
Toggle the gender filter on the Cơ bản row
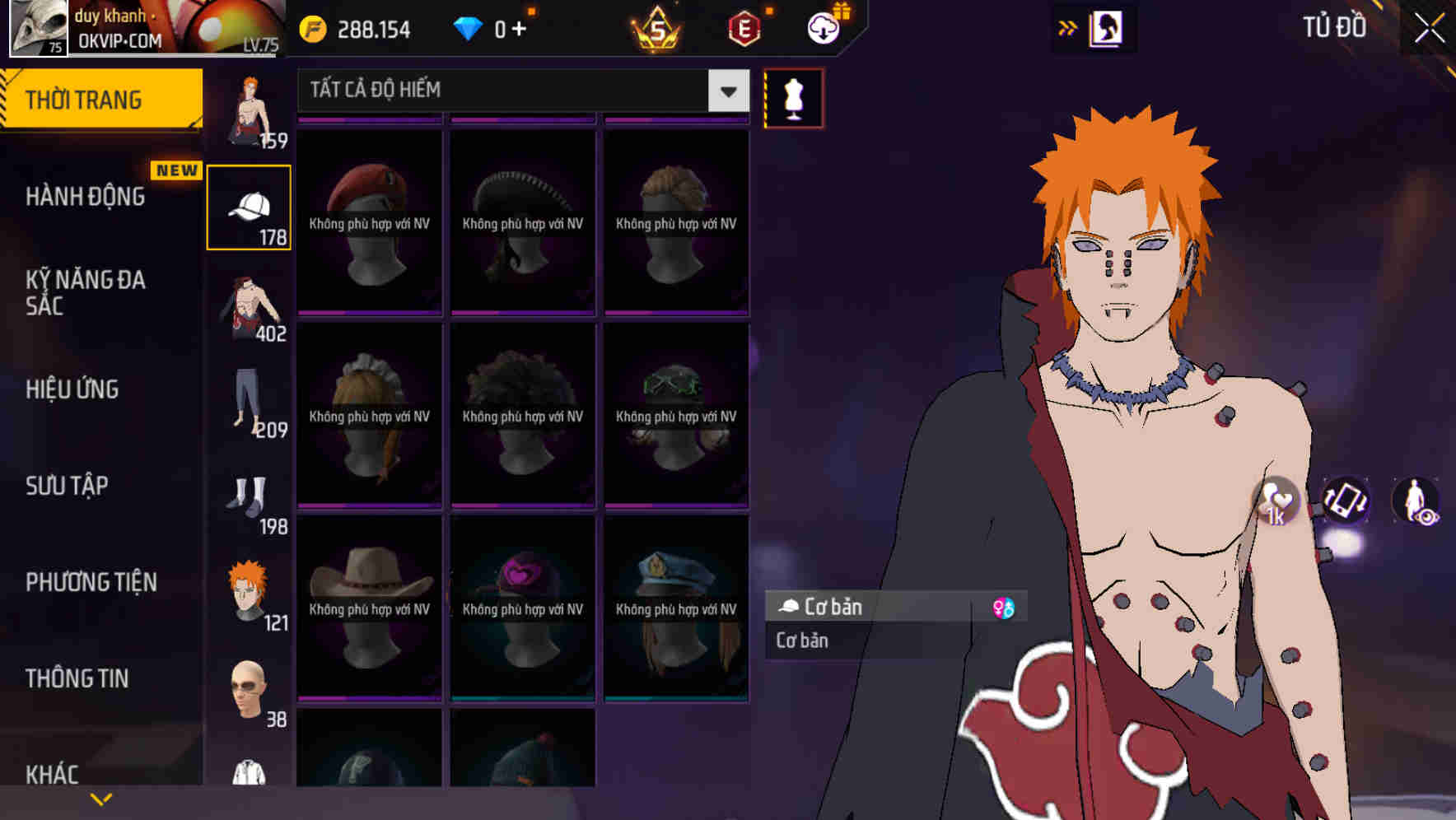[1002, 607]
